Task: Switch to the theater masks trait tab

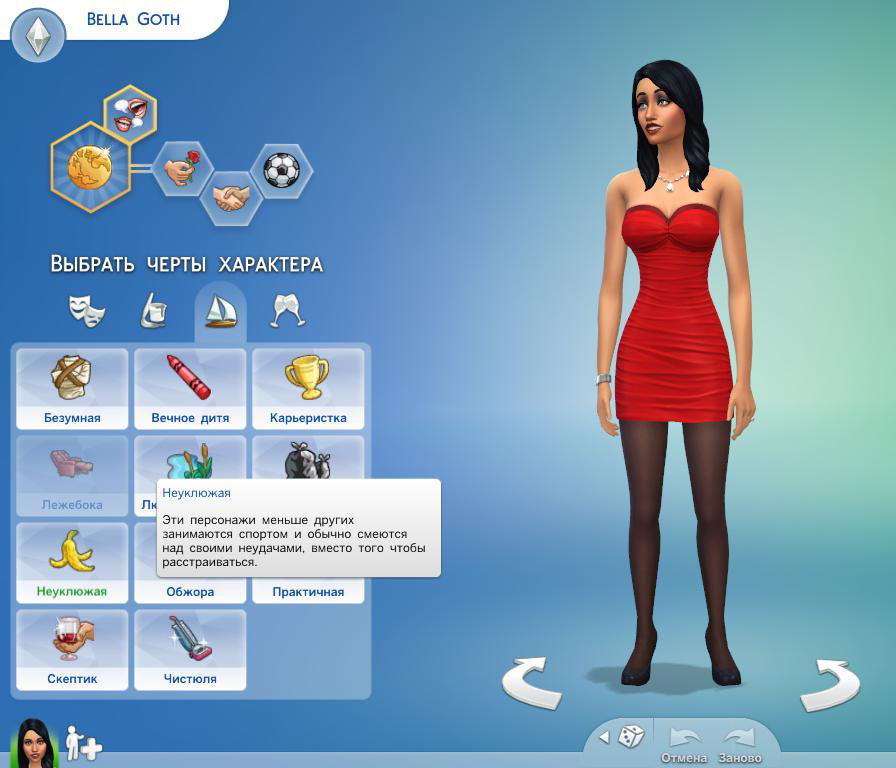Action: tap(87, 311)
